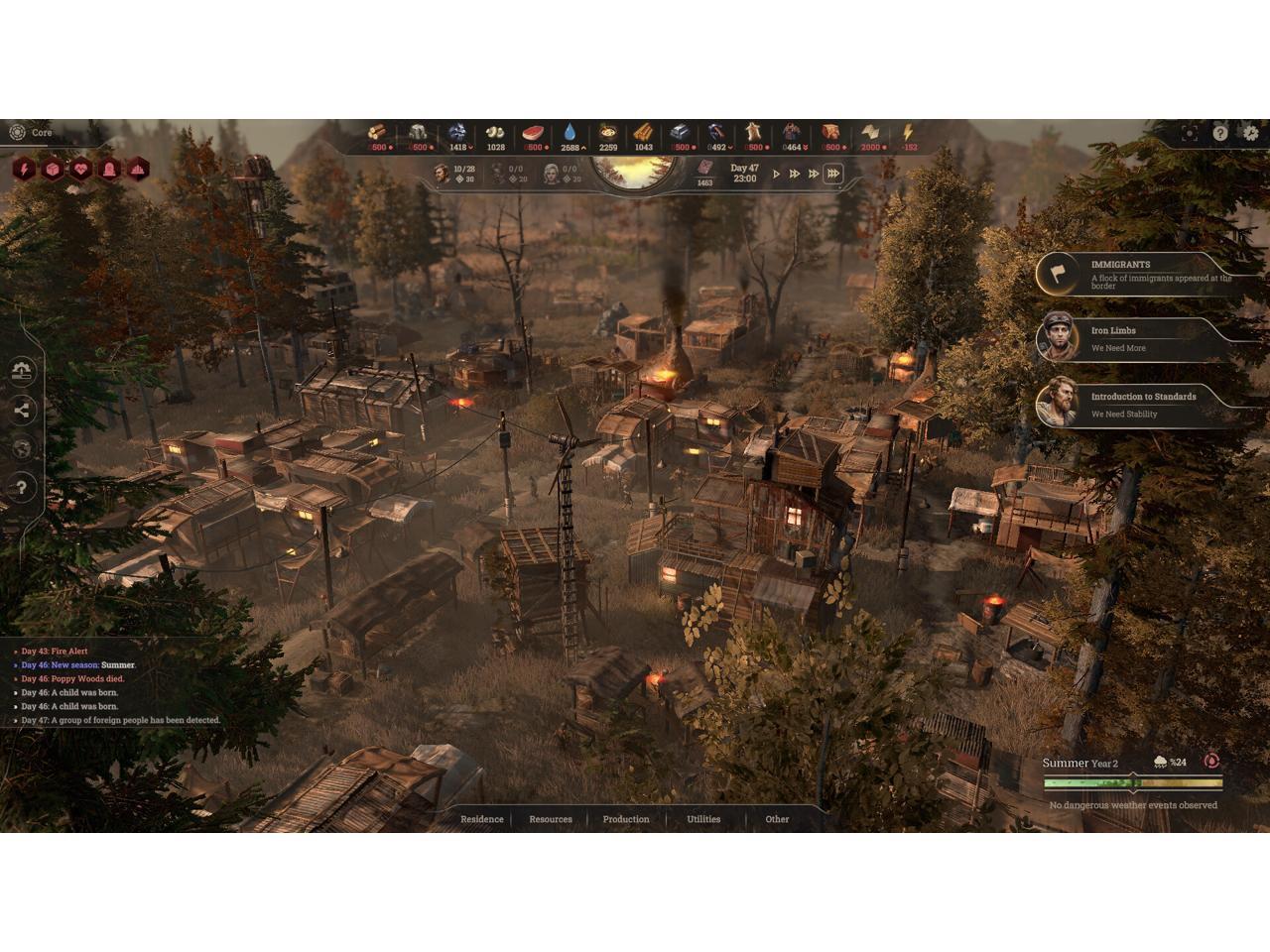Open the left panel question mark help
The width and height of the screenshot is (1270, 952).
coord(23,487)
